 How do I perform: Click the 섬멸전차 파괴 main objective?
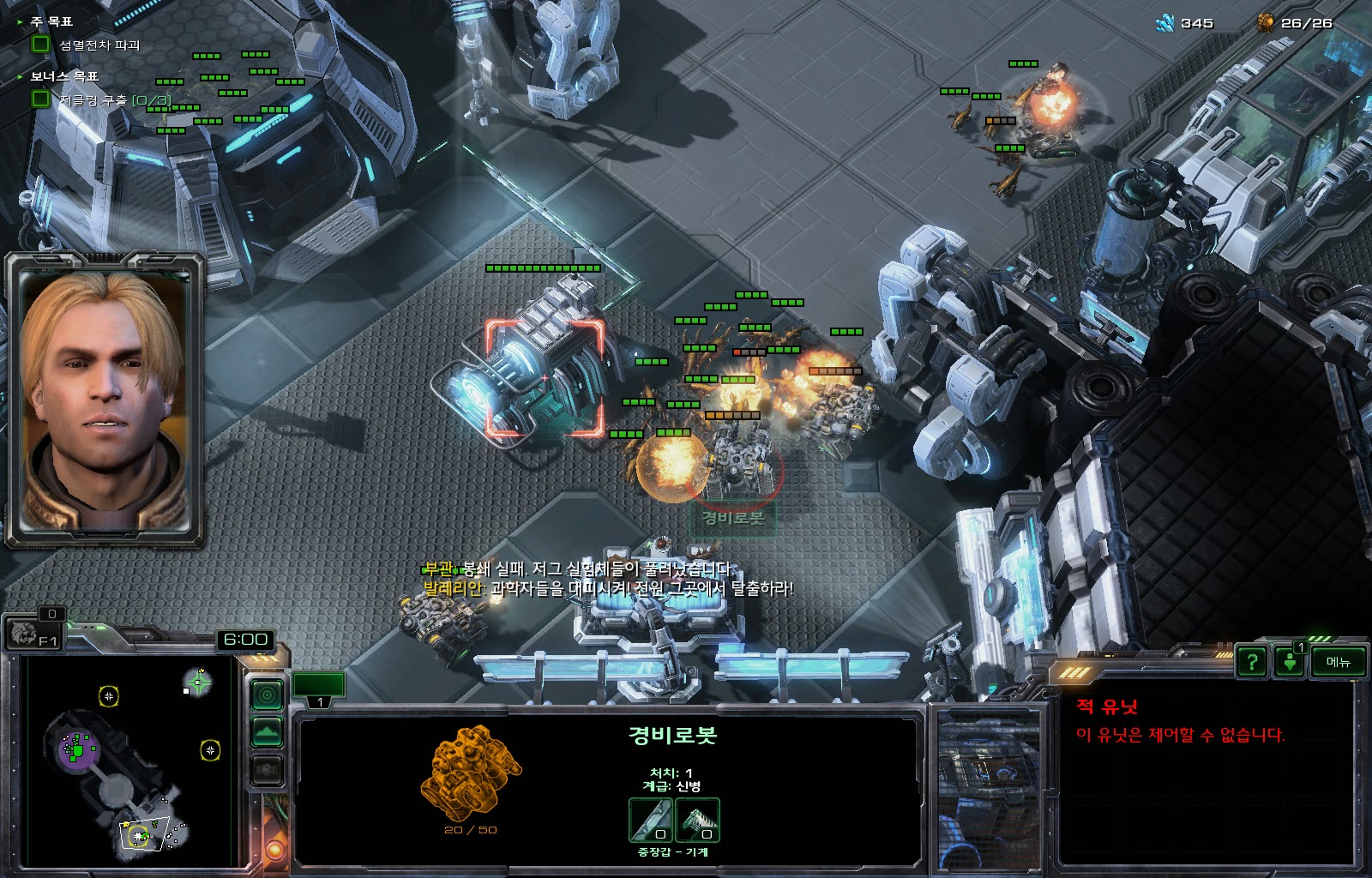[x=99, y=45]
